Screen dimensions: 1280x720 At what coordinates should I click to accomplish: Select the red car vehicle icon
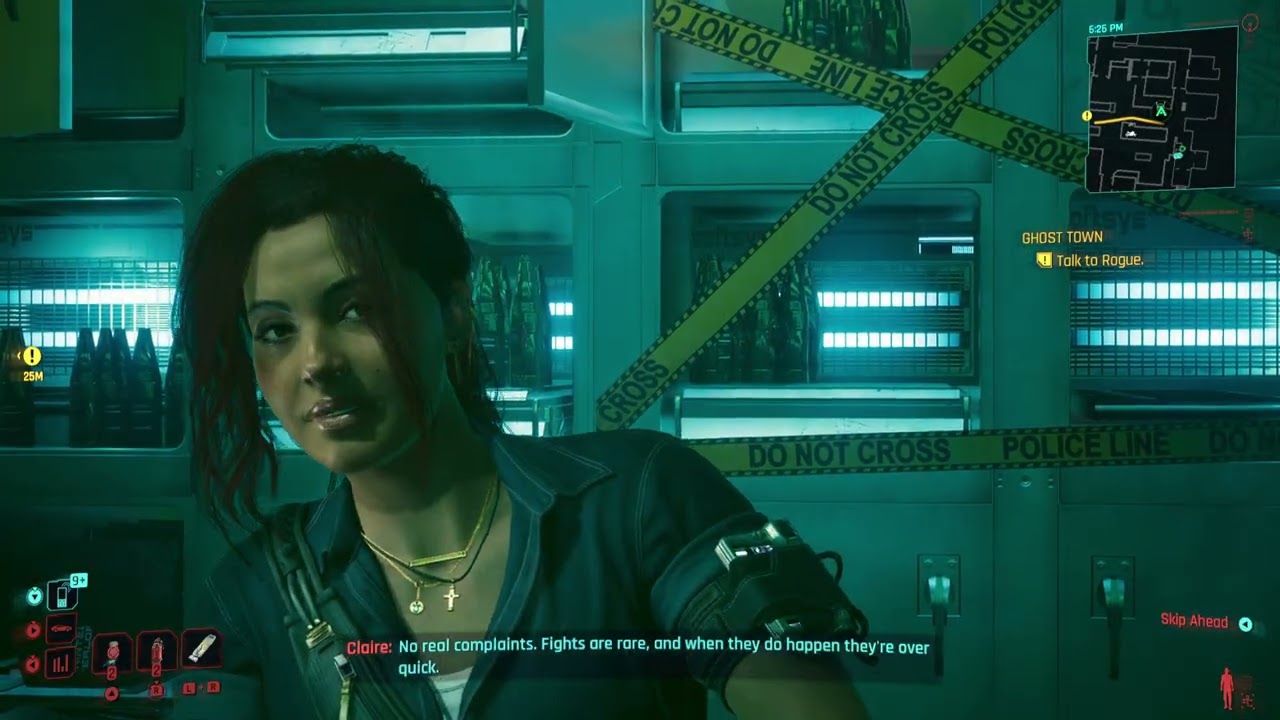61,629
